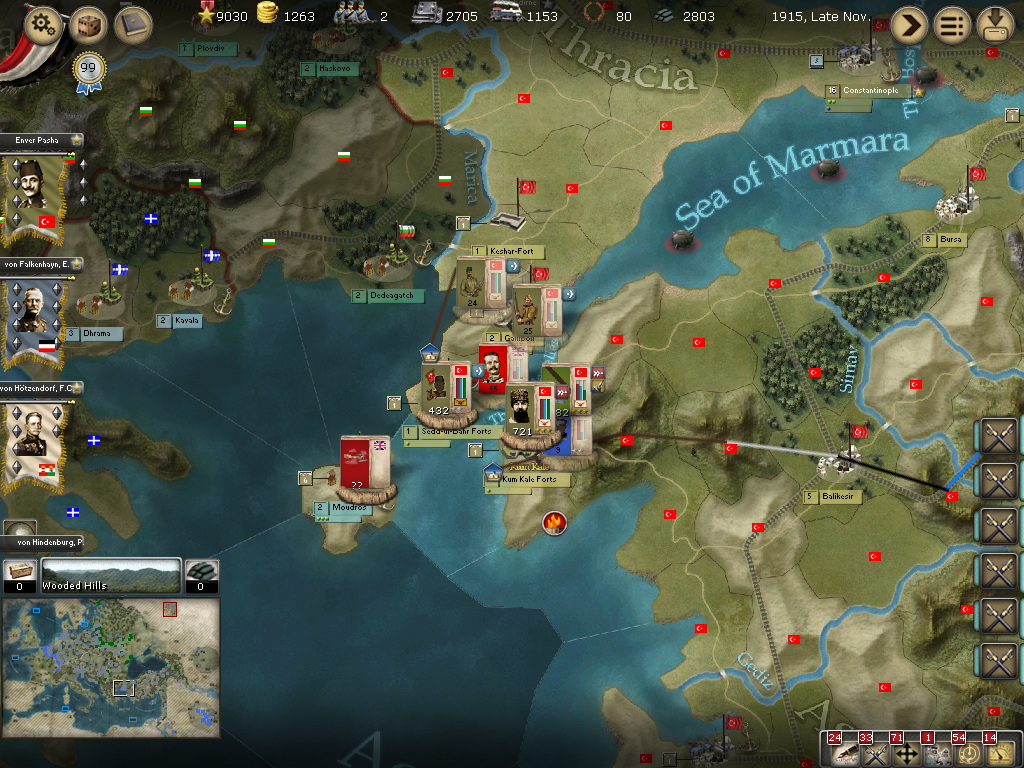
Task: Click the Wooded Hills terrain panel
Action: click(x=110, y=576)
